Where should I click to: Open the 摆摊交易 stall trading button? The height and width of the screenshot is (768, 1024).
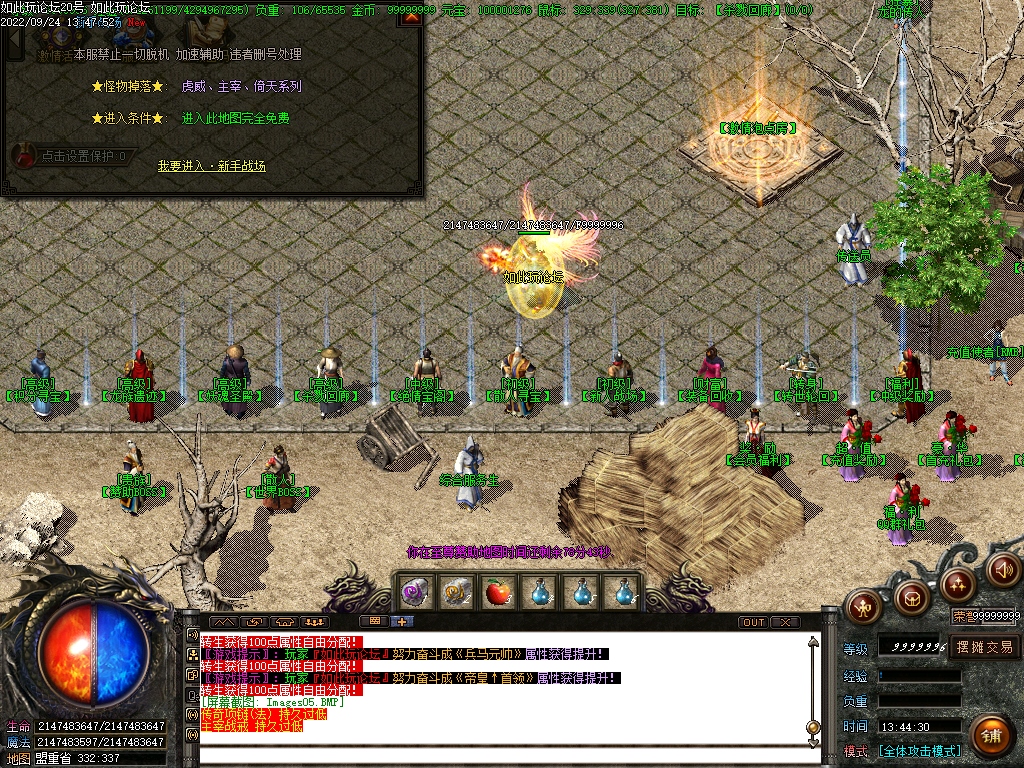tap(984, 647)
